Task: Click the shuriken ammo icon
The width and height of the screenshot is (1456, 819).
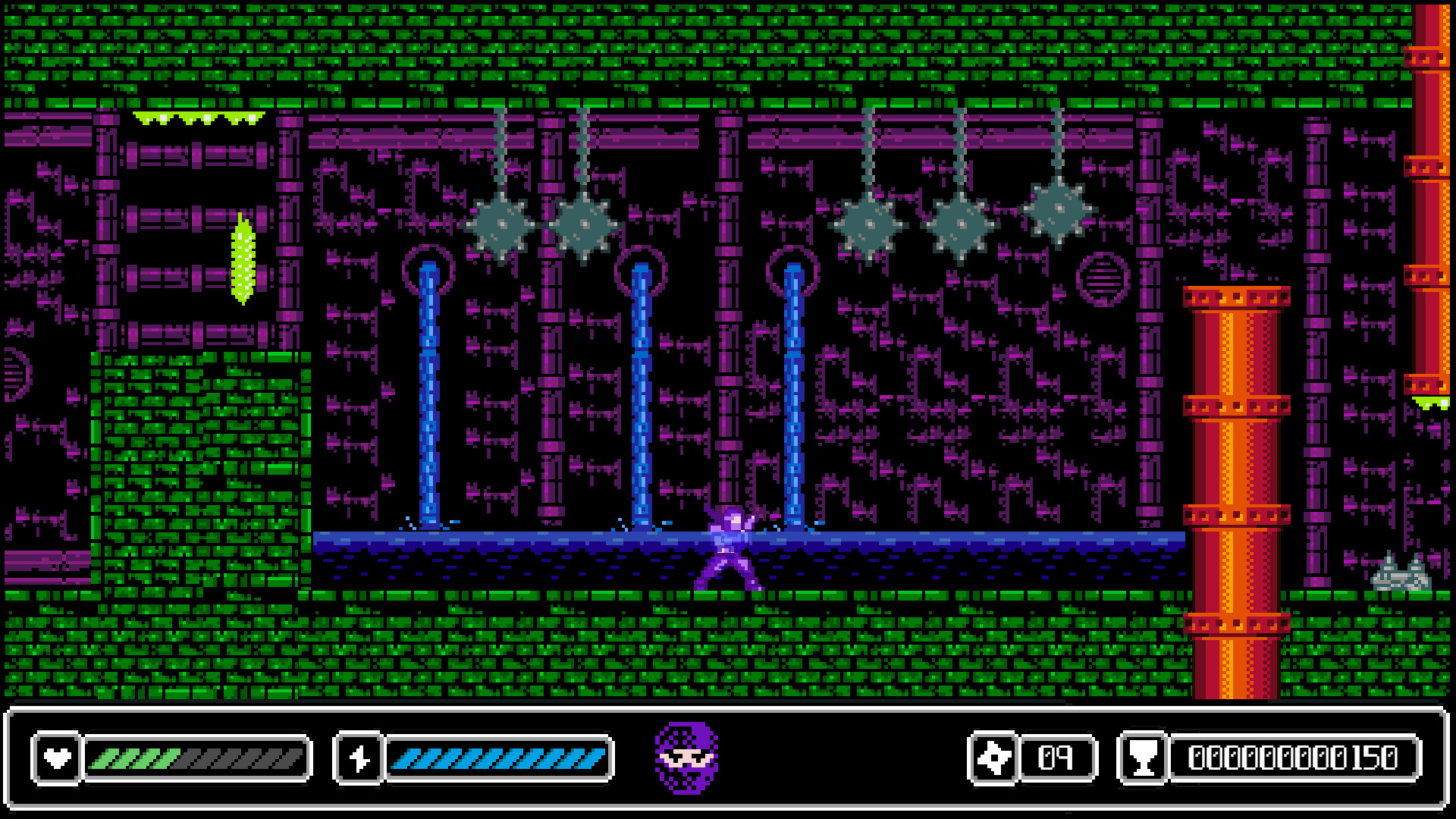Action: click(993, 755)
